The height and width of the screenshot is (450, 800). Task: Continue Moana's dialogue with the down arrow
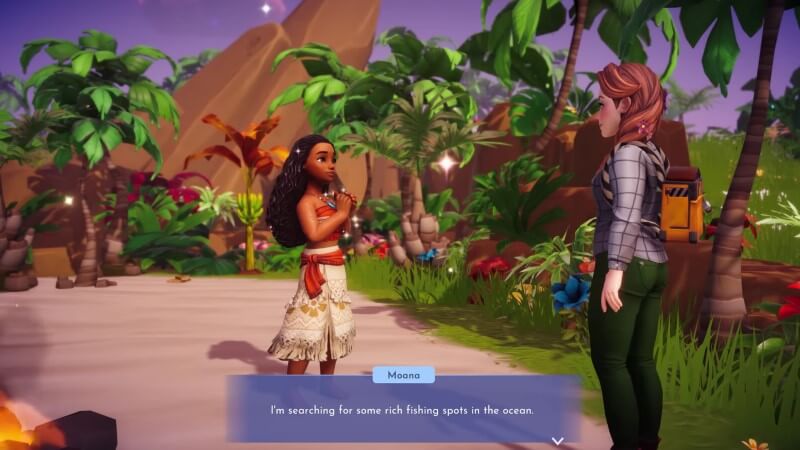(x=558, y=439)
